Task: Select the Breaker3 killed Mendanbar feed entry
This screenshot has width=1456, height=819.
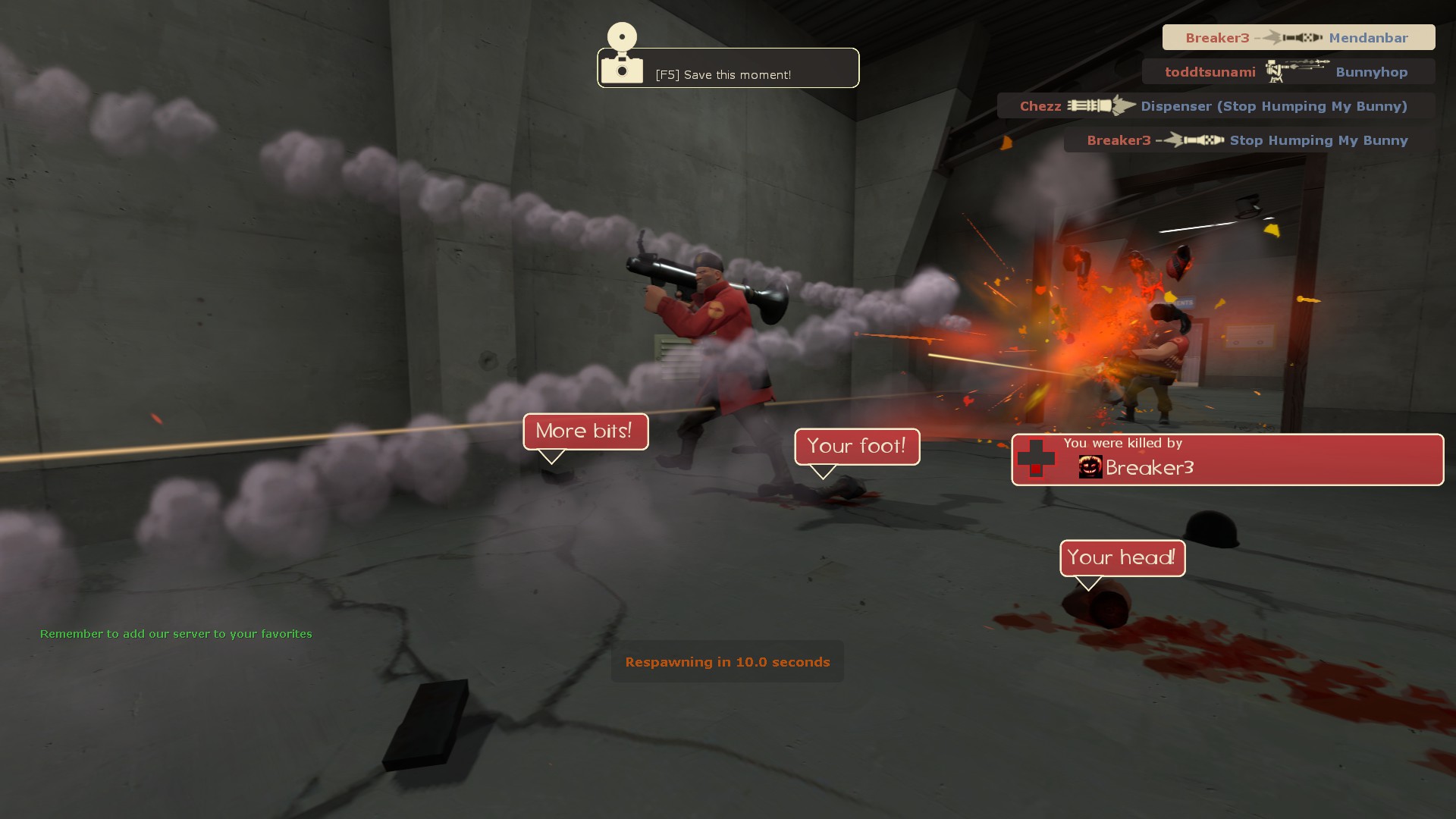Action: coord(1298,38)
